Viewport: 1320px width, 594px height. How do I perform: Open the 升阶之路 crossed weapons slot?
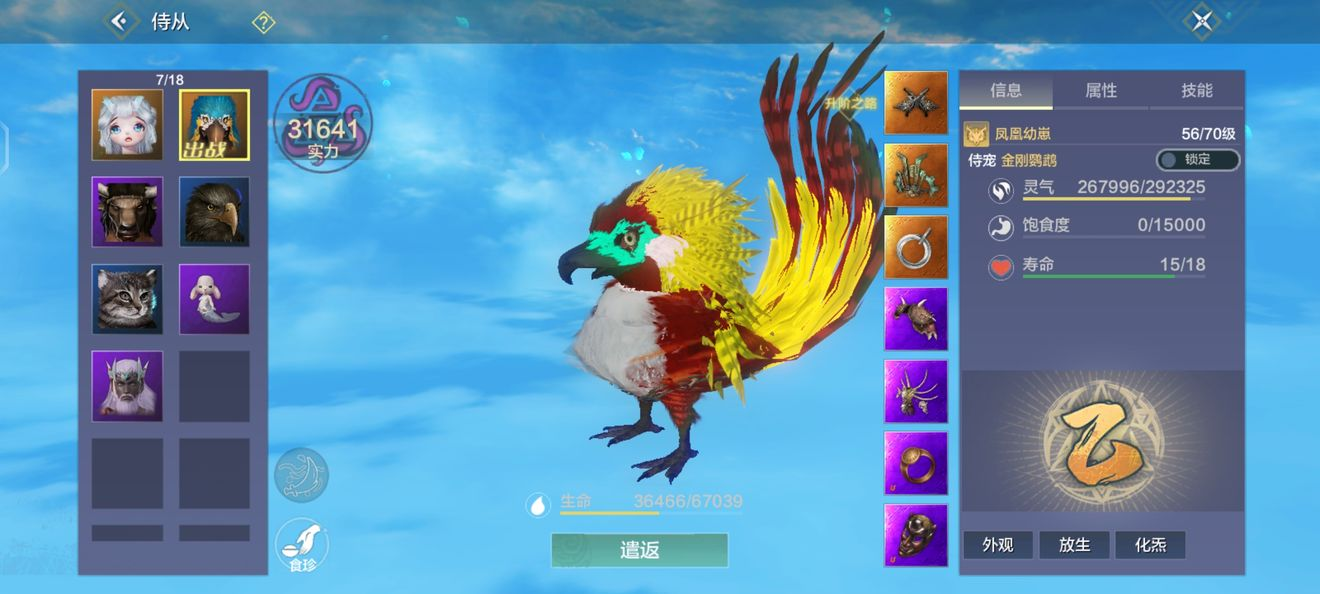[x=915, y=103]
